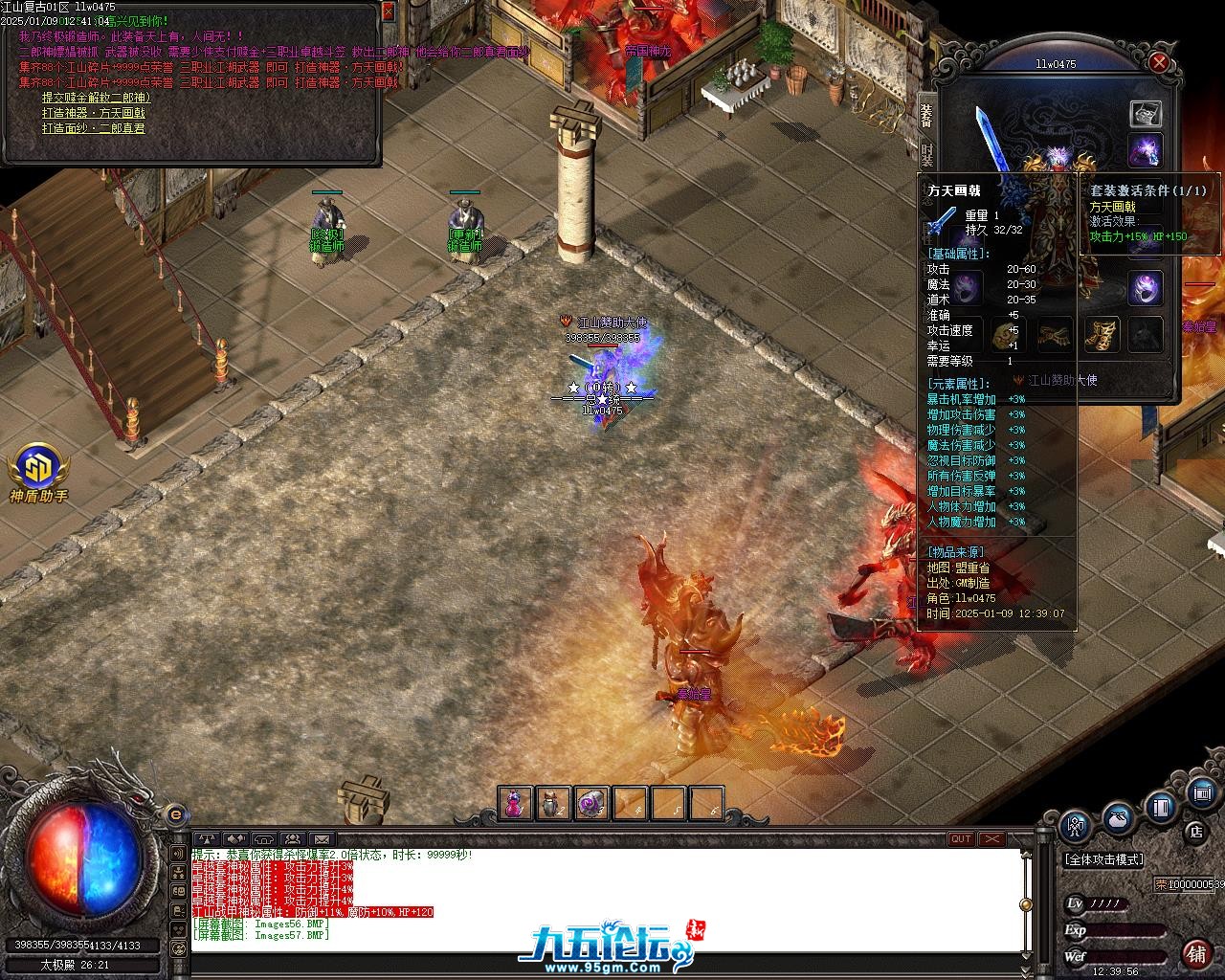Open the skill book round button
This screenshot has height=980, width=1225.
[1161, 809]
